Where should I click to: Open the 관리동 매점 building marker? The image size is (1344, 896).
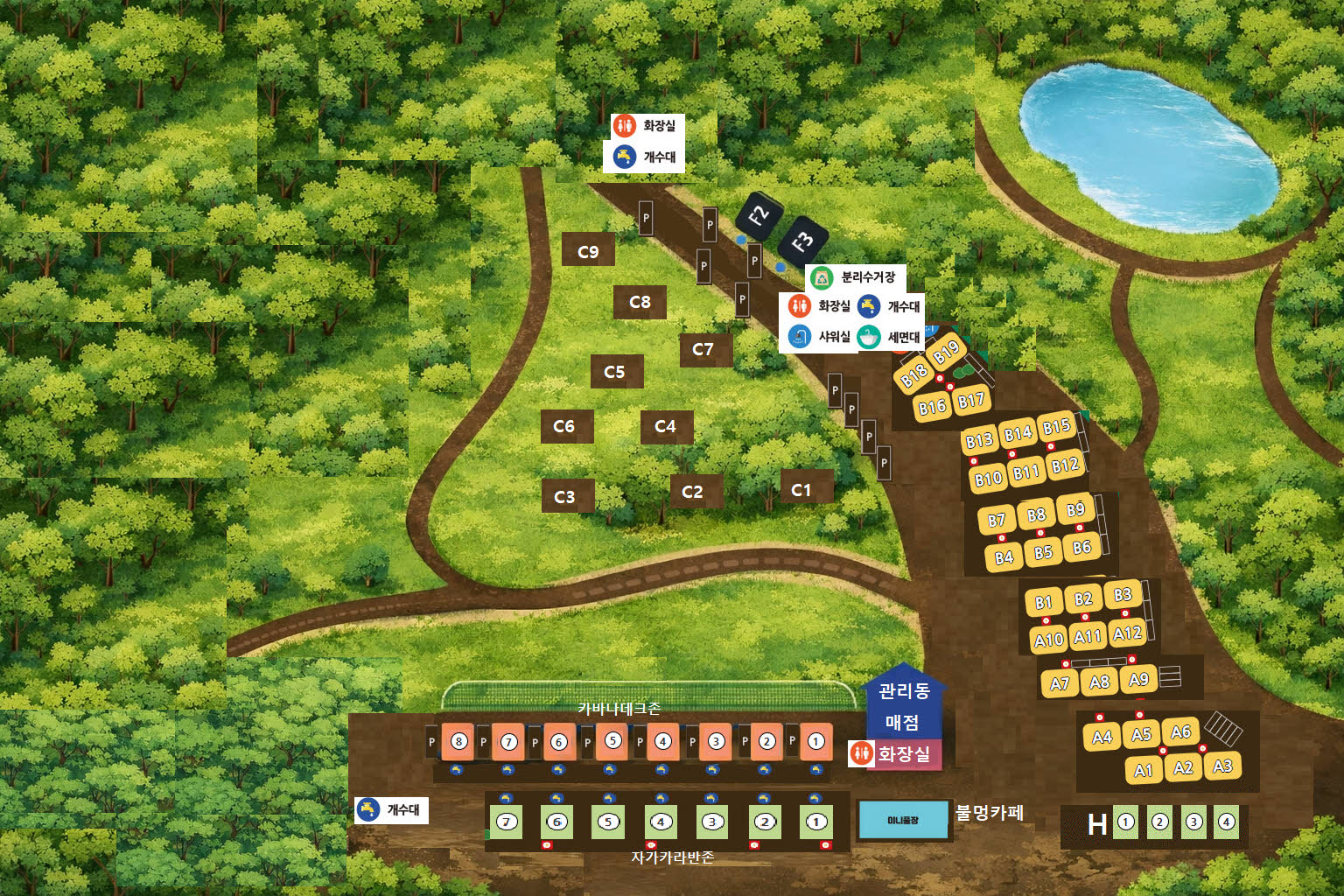[904, 706]
